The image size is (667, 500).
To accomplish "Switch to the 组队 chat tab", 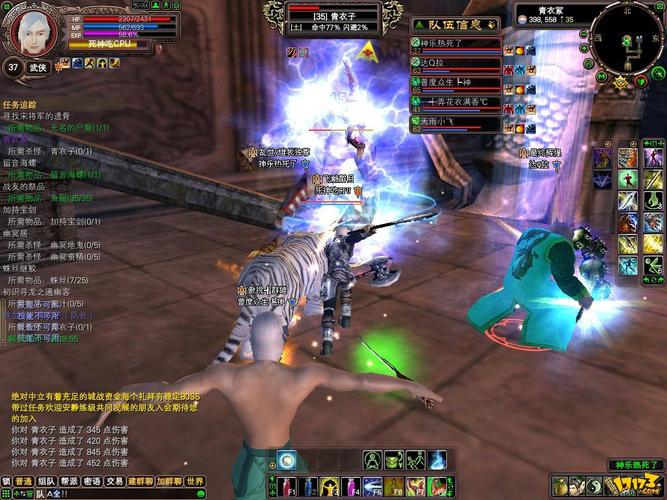I will [47, 482].
